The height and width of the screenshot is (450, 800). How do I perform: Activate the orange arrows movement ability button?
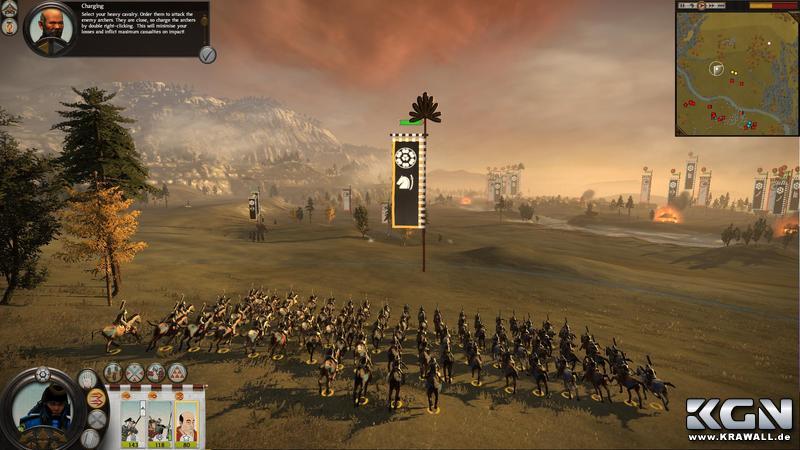click(x=96, y=398)
